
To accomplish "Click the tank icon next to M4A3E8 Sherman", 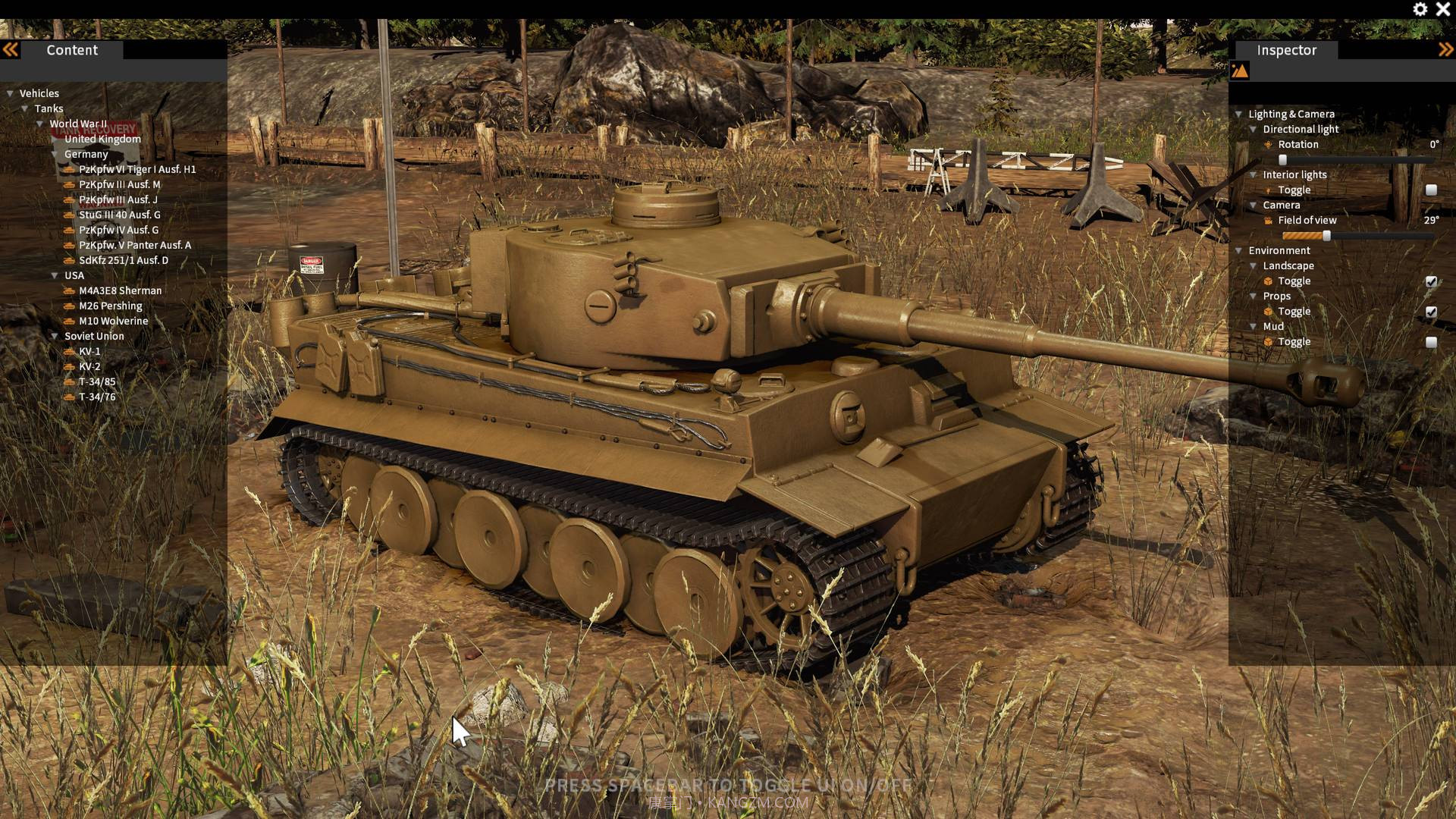I will click(x=68, y=290).
